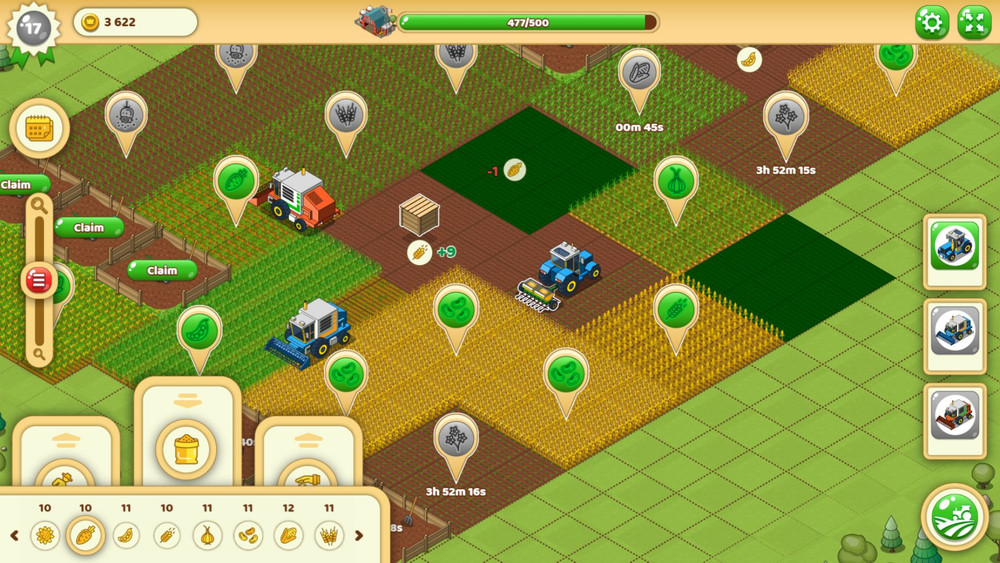Show previous seeds with the left arrow
This screenshot has height=563, width=1000.
(14, 536)
